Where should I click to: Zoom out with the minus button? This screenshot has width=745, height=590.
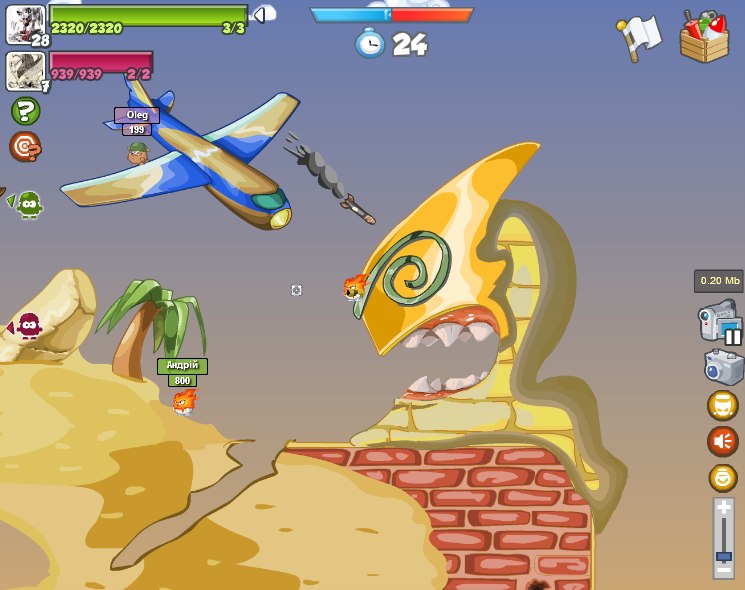[723, 572]
